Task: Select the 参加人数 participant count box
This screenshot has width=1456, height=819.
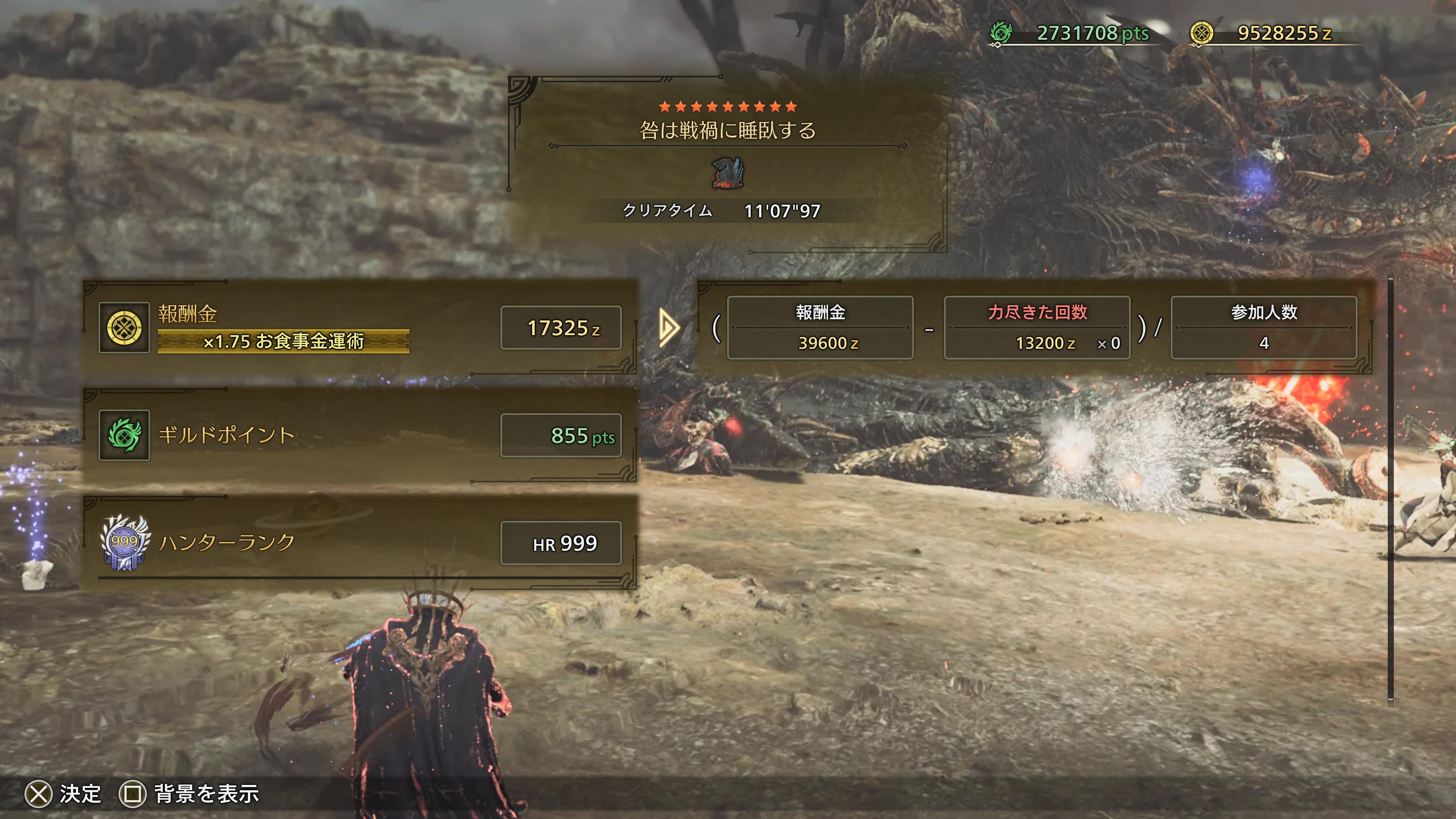Action: 1264,328
